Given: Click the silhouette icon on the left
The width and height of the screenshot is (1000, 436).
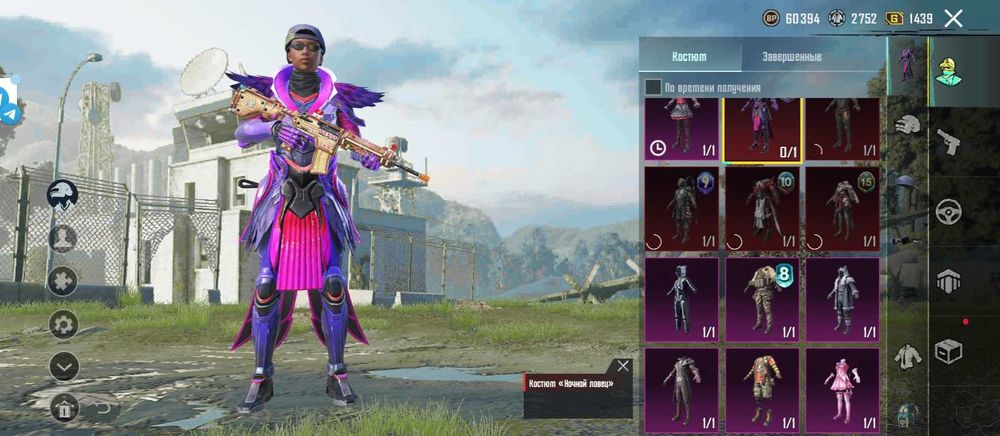Looking at the screenshot, I should 63,238.
